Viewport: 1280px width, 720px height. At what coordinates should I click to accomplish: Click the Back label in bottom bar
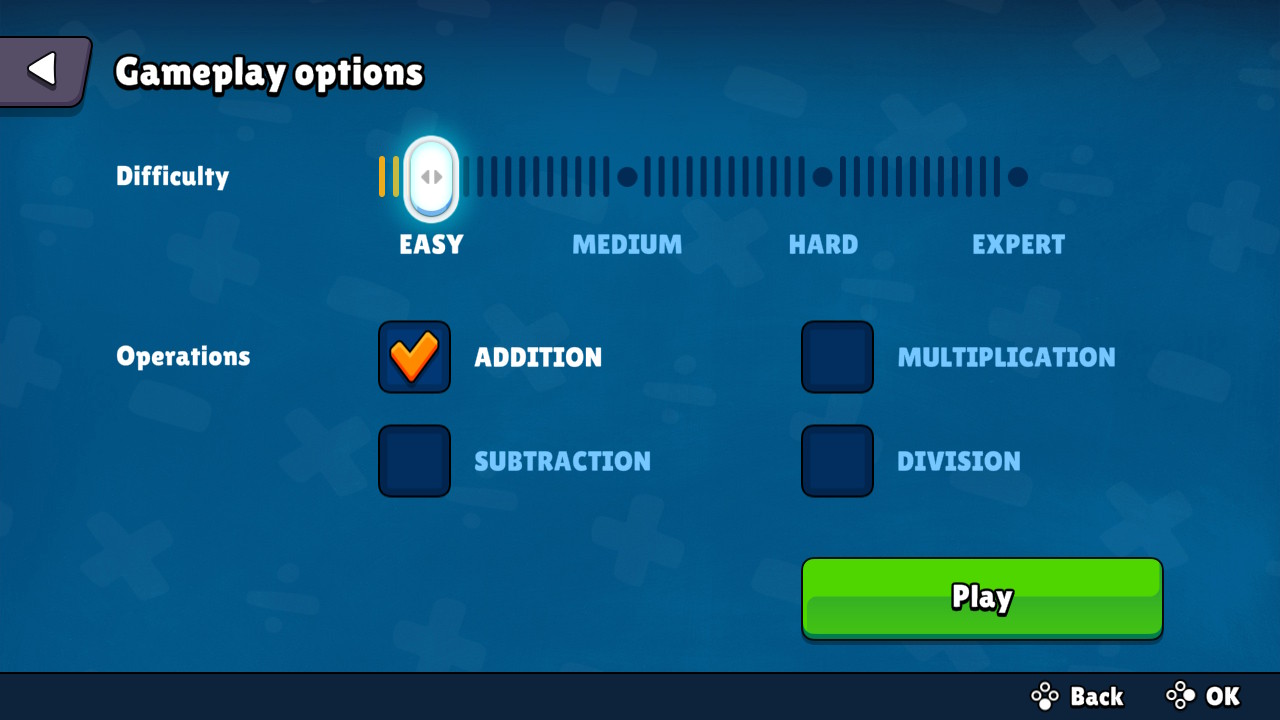pyautogui.click(x=1096, y=696)
